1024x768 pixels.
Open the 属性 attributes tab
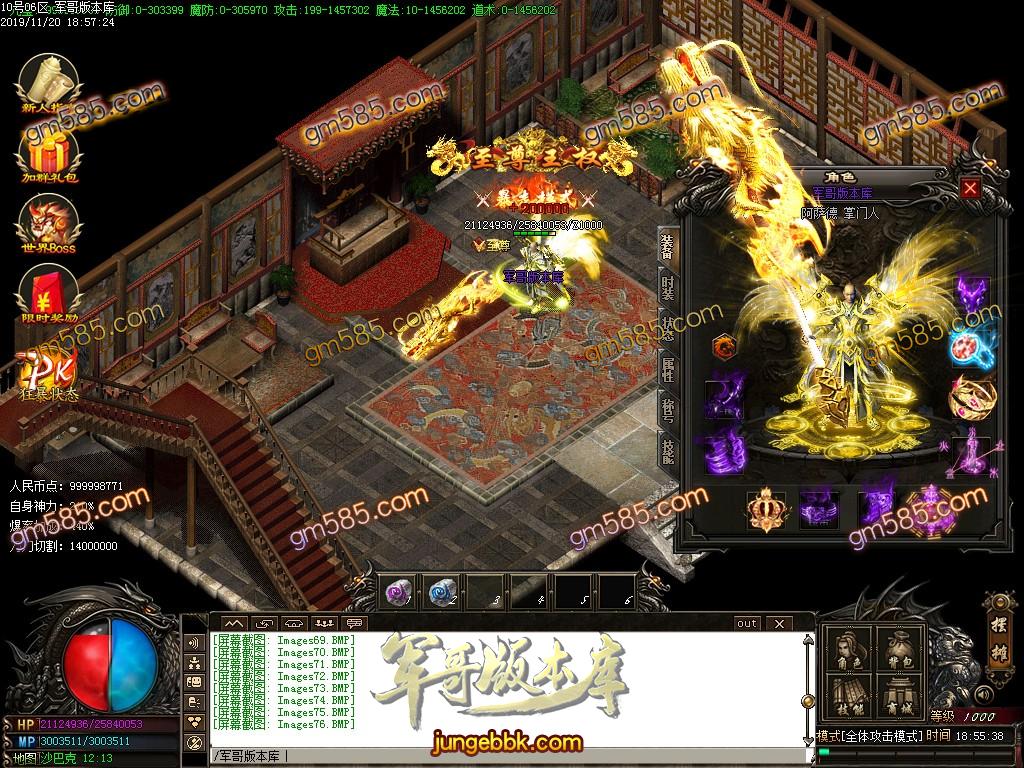pos(667,368)
